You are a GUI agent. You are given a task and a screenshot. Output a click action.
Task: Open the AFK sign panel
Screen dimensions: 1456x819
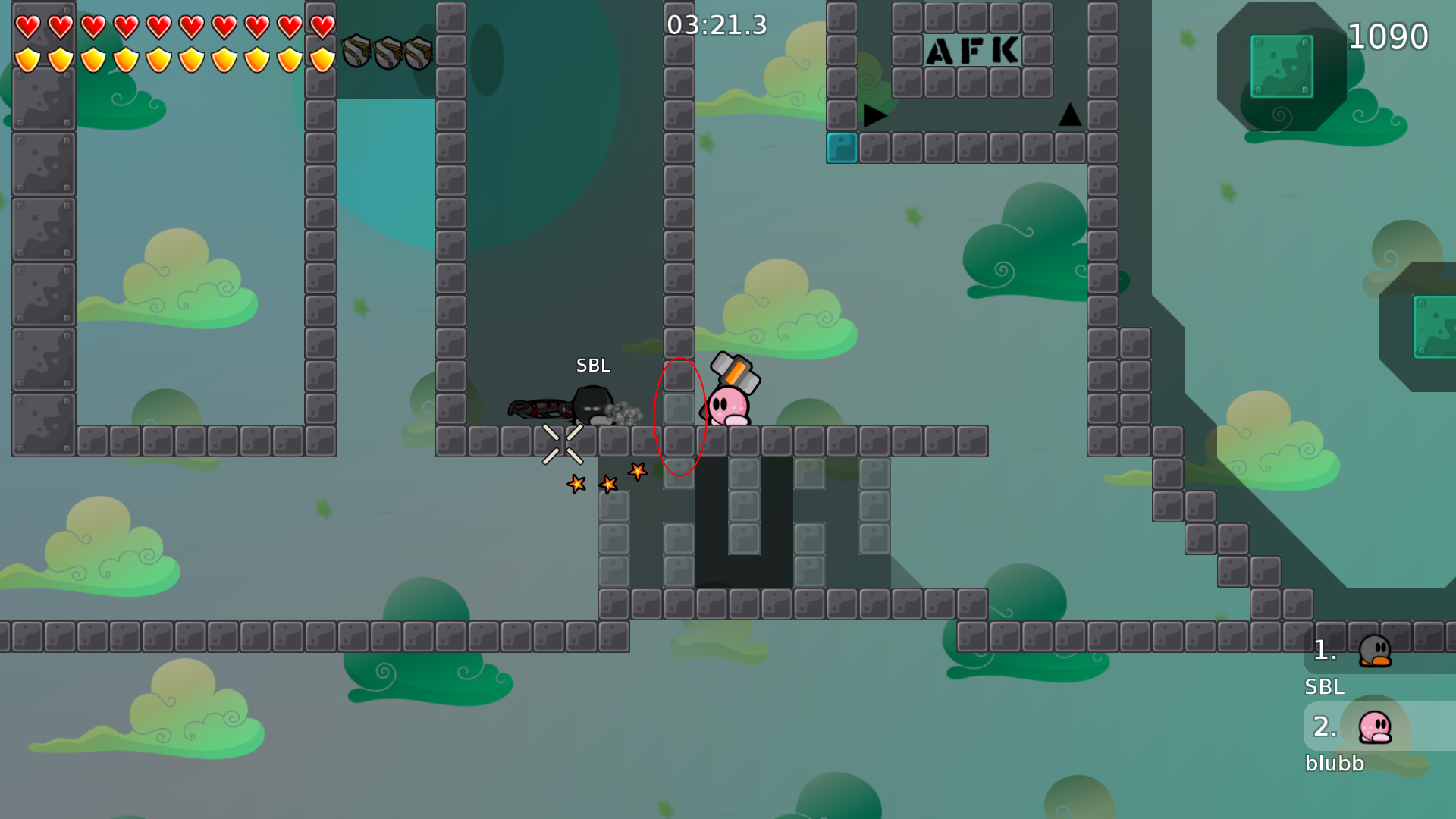[x=973, y=51]
